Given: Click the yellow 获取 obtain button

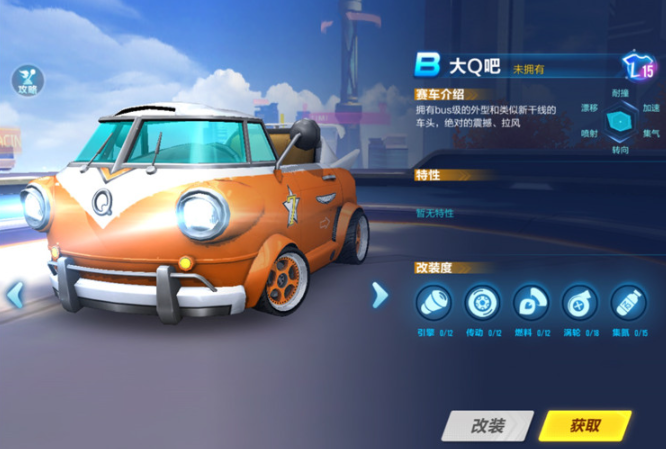Looking at the screenshot, I should point(585,425).
